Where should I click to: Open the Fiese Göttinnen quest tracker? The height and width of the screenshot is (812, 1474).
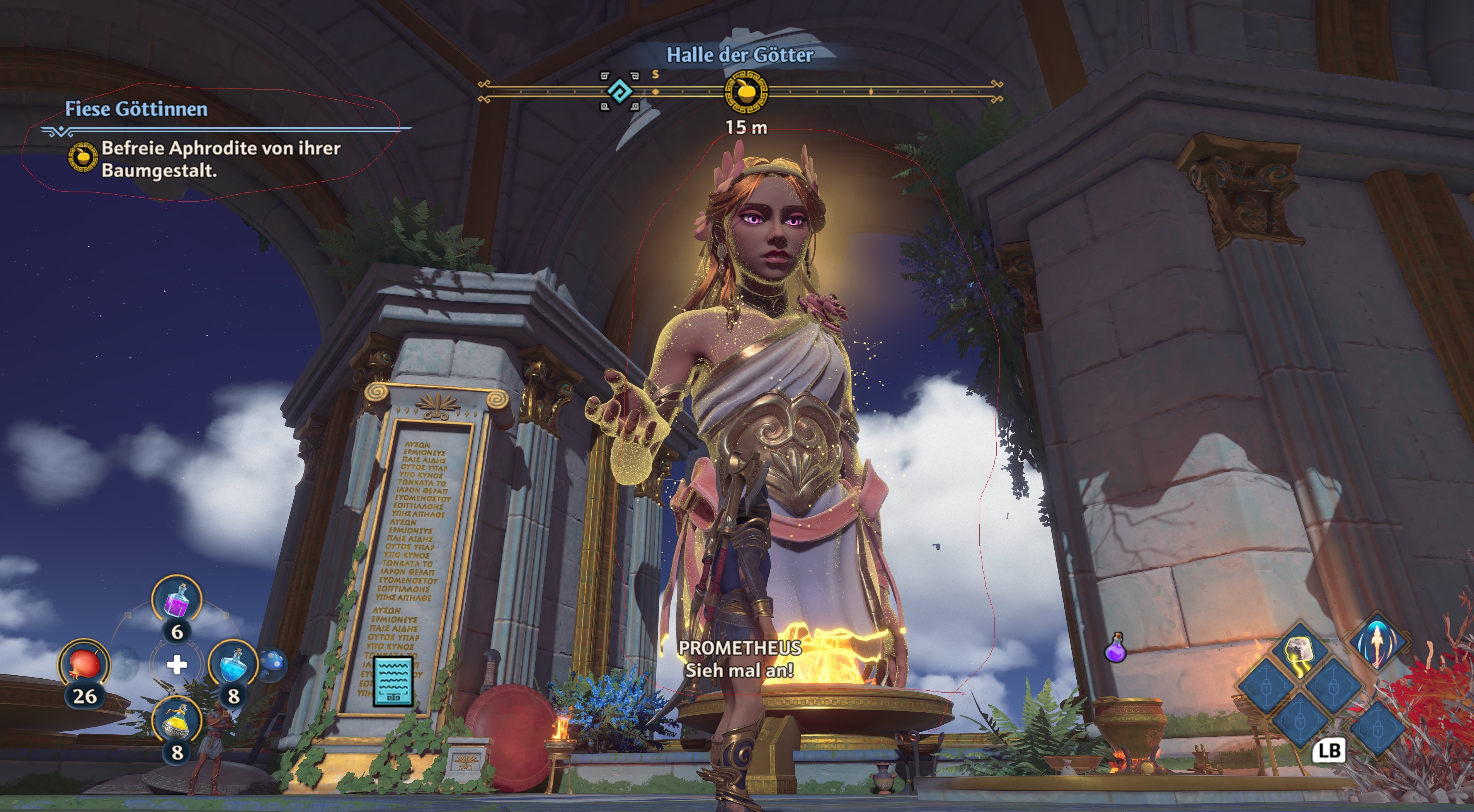[136, 109]
